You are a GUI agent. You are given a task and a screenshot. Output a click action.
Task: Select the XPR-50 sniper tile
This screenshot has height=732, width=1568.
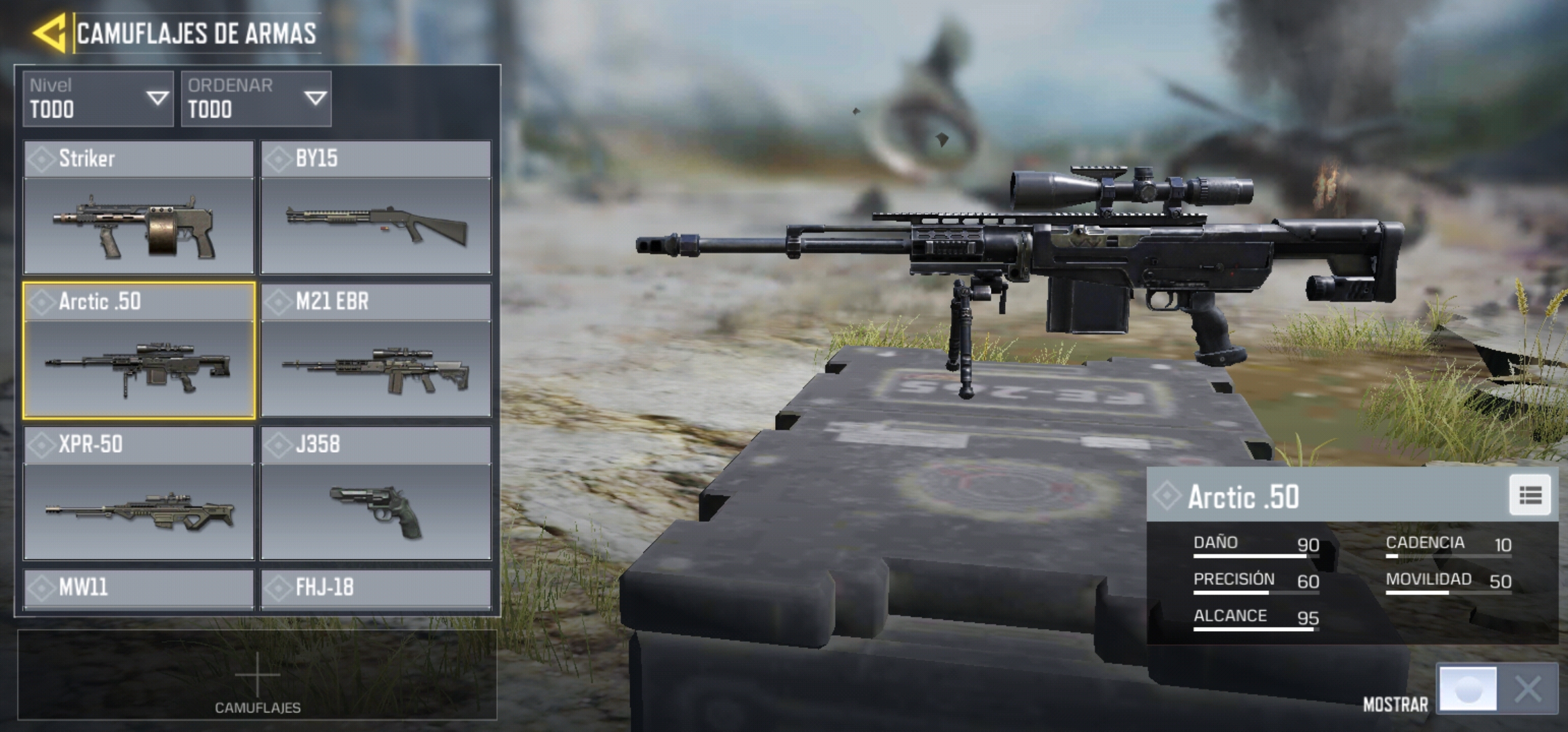pos(139,493)
